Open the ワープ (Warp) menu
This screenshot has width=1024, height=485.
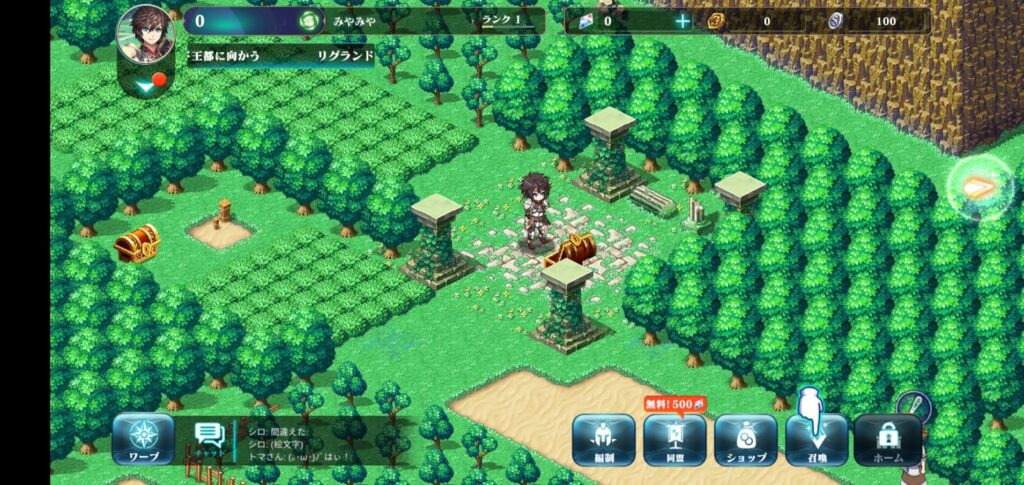click(143, 440)
